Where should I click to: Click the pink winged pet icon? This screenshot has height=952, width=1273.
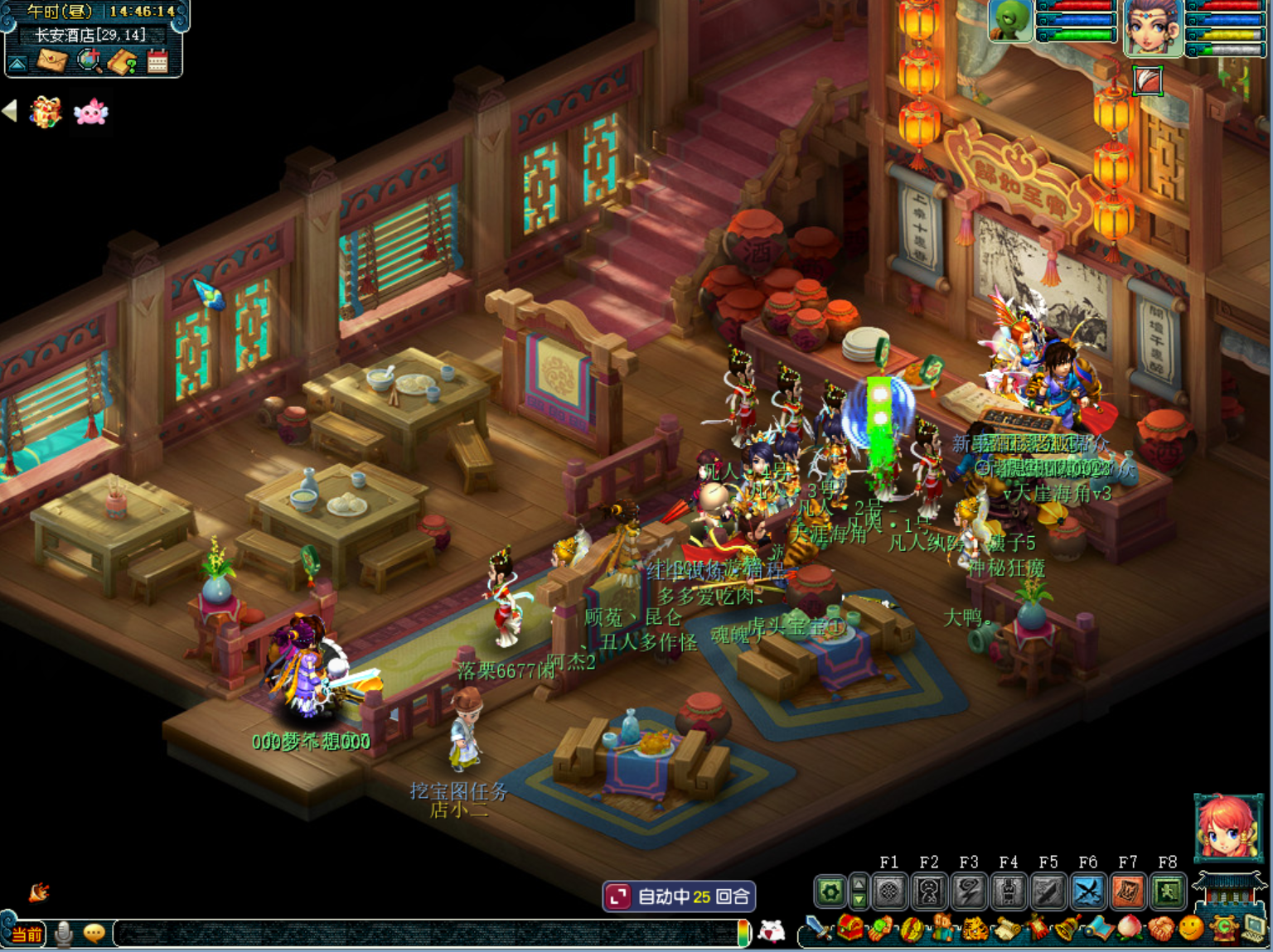tap(90, 112)
